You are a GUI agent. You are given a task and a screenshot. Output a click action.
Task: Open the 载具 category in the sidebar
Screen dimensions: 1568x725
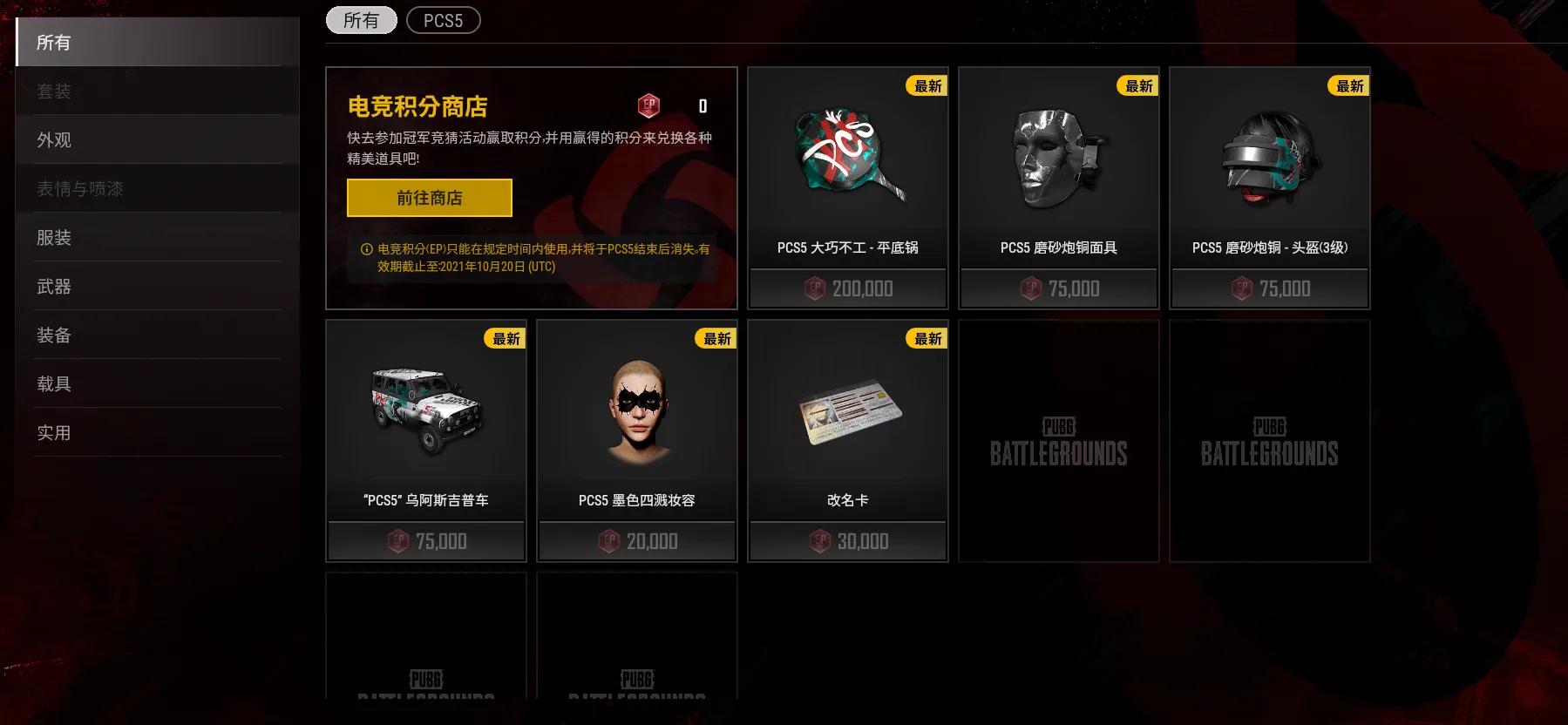pyautogui.click(x=54, y=383)
